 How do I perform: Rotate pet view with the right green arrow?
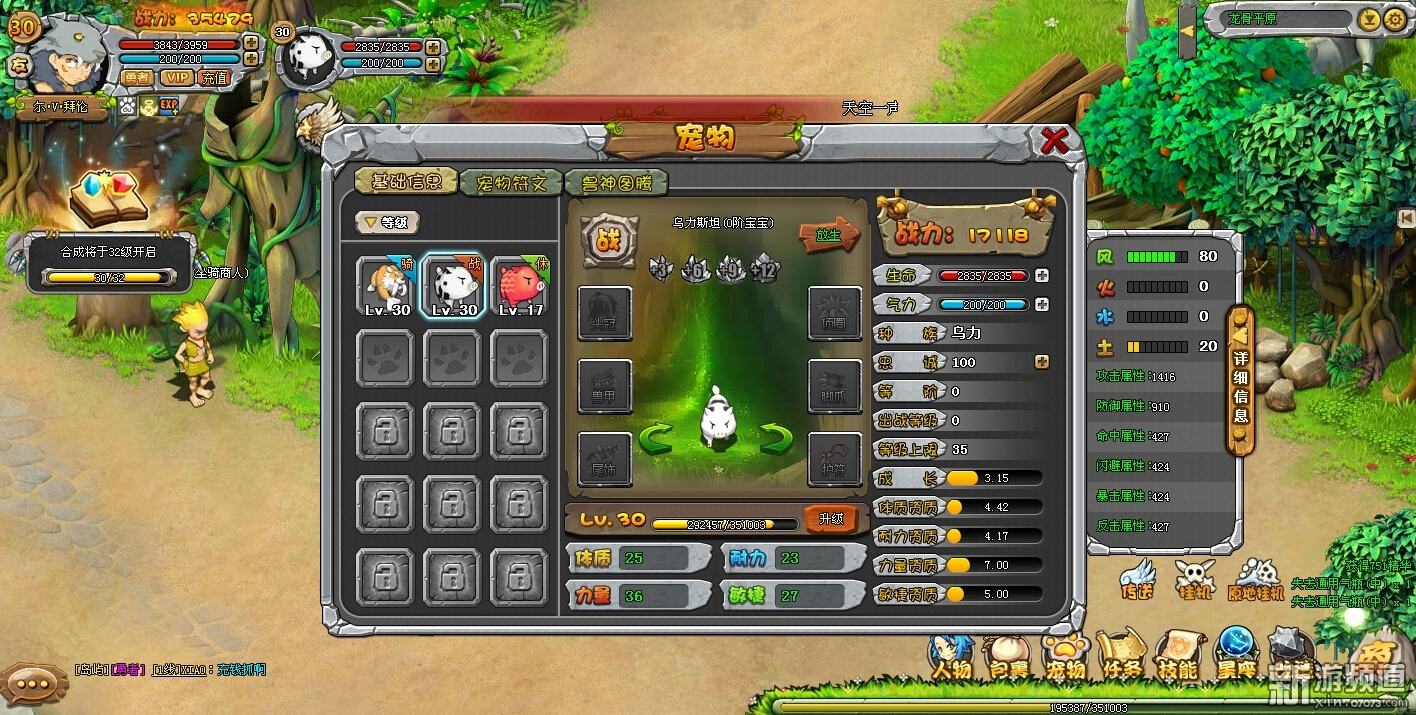coord(775,437)
